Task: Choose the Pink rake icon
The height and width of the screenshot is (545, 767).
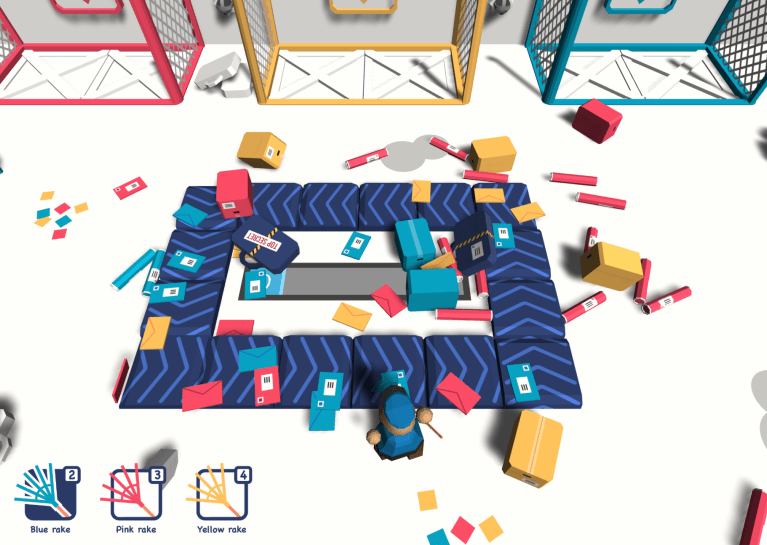Action: (133, 492)
